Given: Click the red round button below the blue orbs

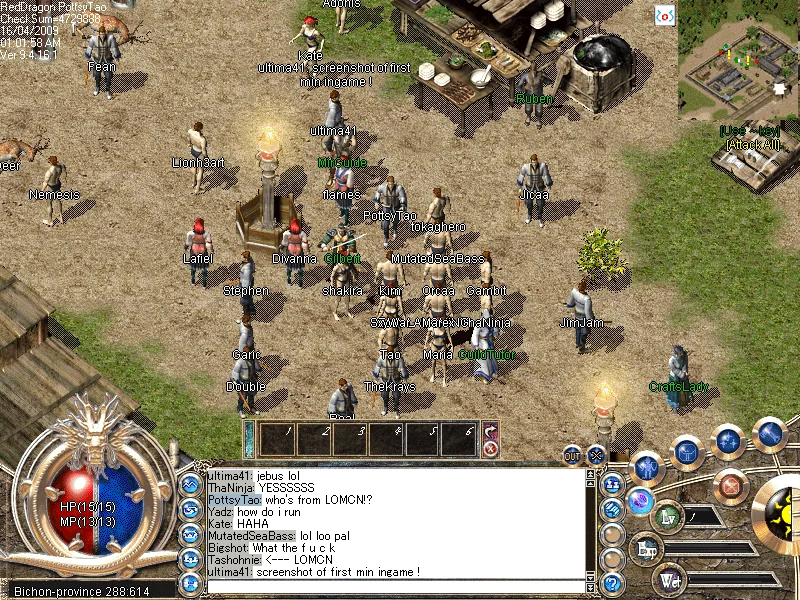Looking at the screenshot, I should pyautogui.click(x=733, y=486).
